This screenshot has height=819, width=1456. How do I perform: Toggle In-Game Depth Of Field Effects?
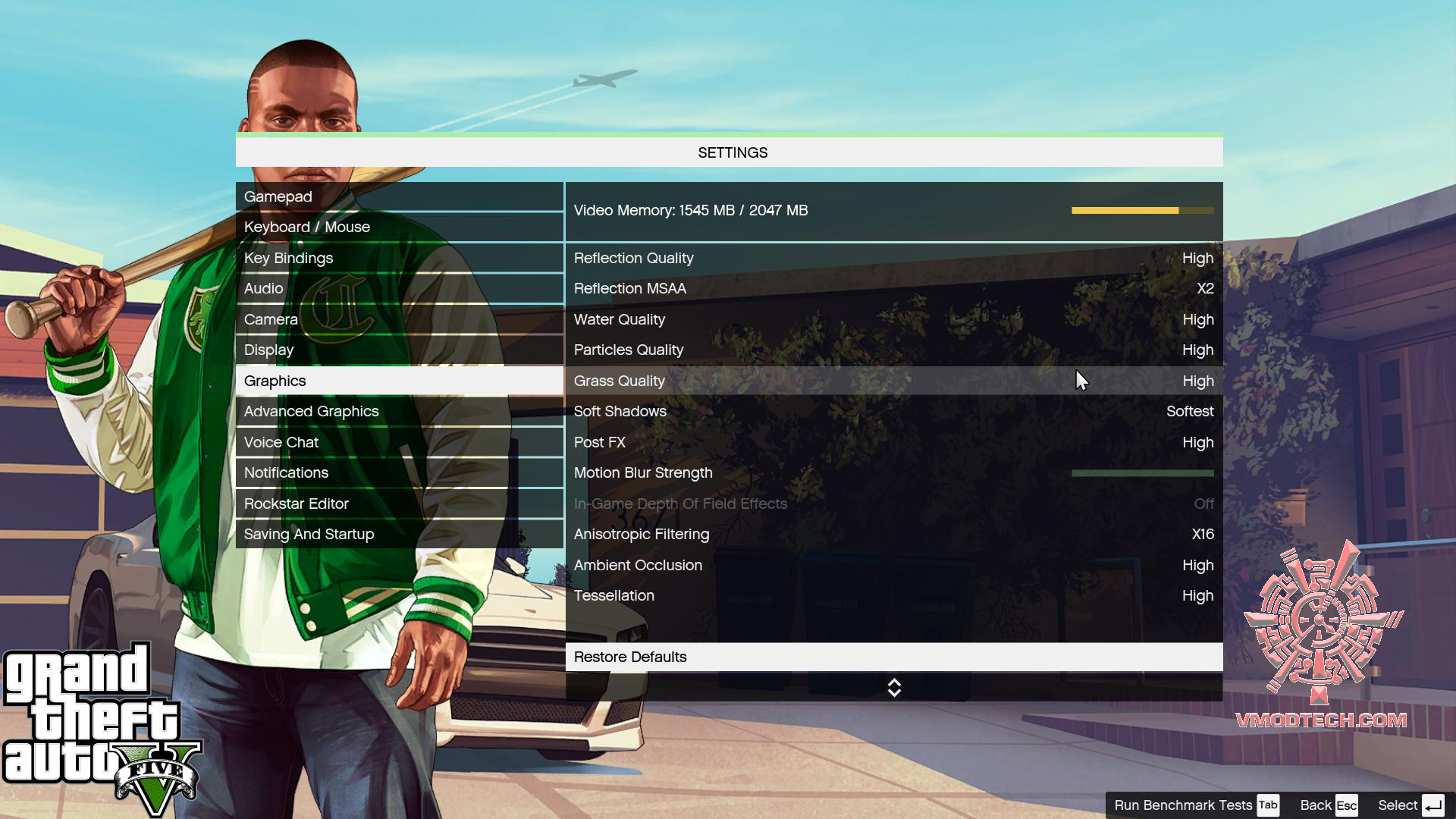click(895, 503)
